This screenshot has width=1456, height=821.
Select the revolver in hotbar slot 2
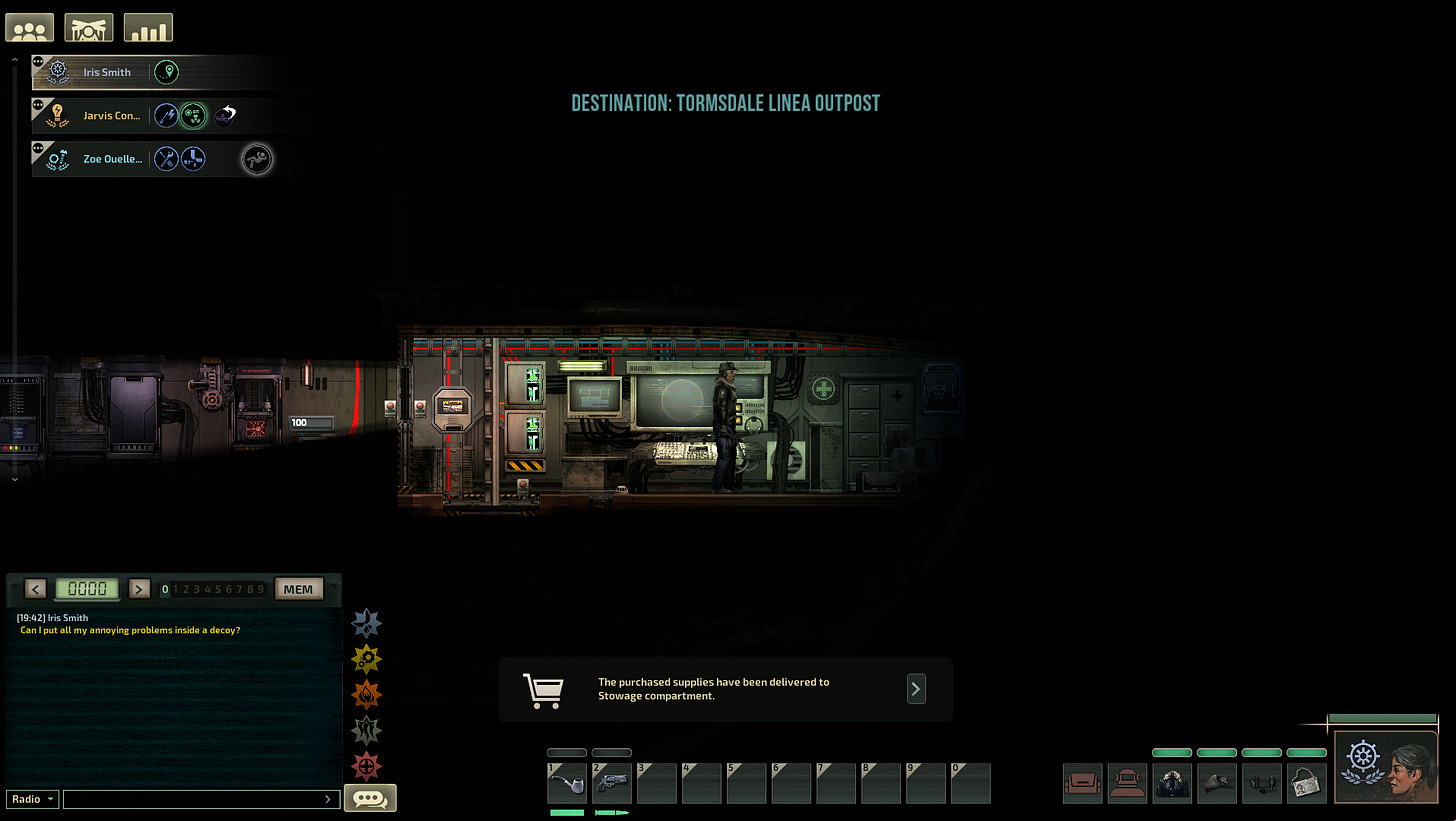(611, 783)
